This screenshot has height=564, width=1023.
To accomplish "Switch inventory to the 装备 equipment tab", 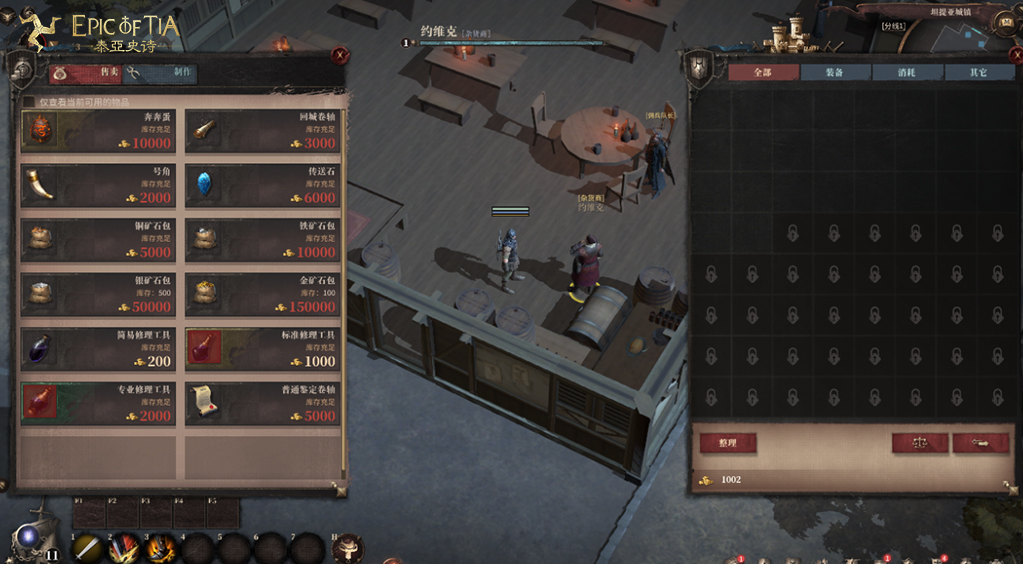I will [834, 72].
